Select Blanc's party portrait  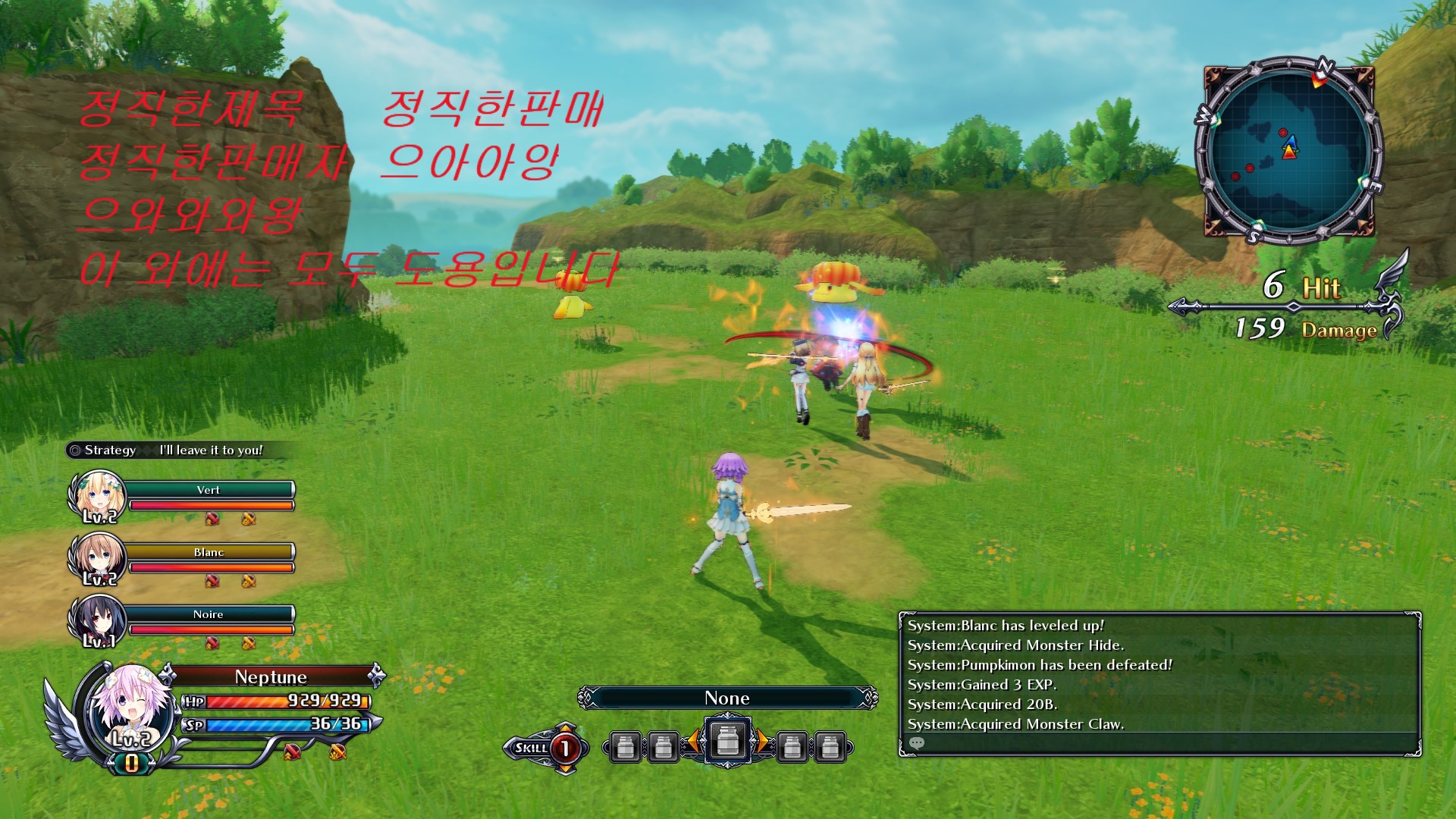click(x=97, y=558)
